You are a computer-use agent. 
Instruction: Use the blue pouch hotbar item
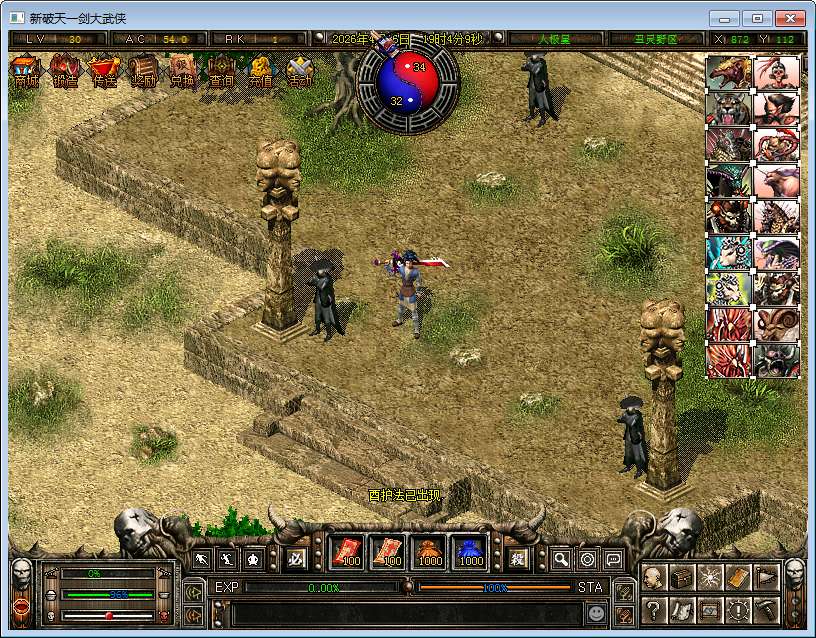470,553
